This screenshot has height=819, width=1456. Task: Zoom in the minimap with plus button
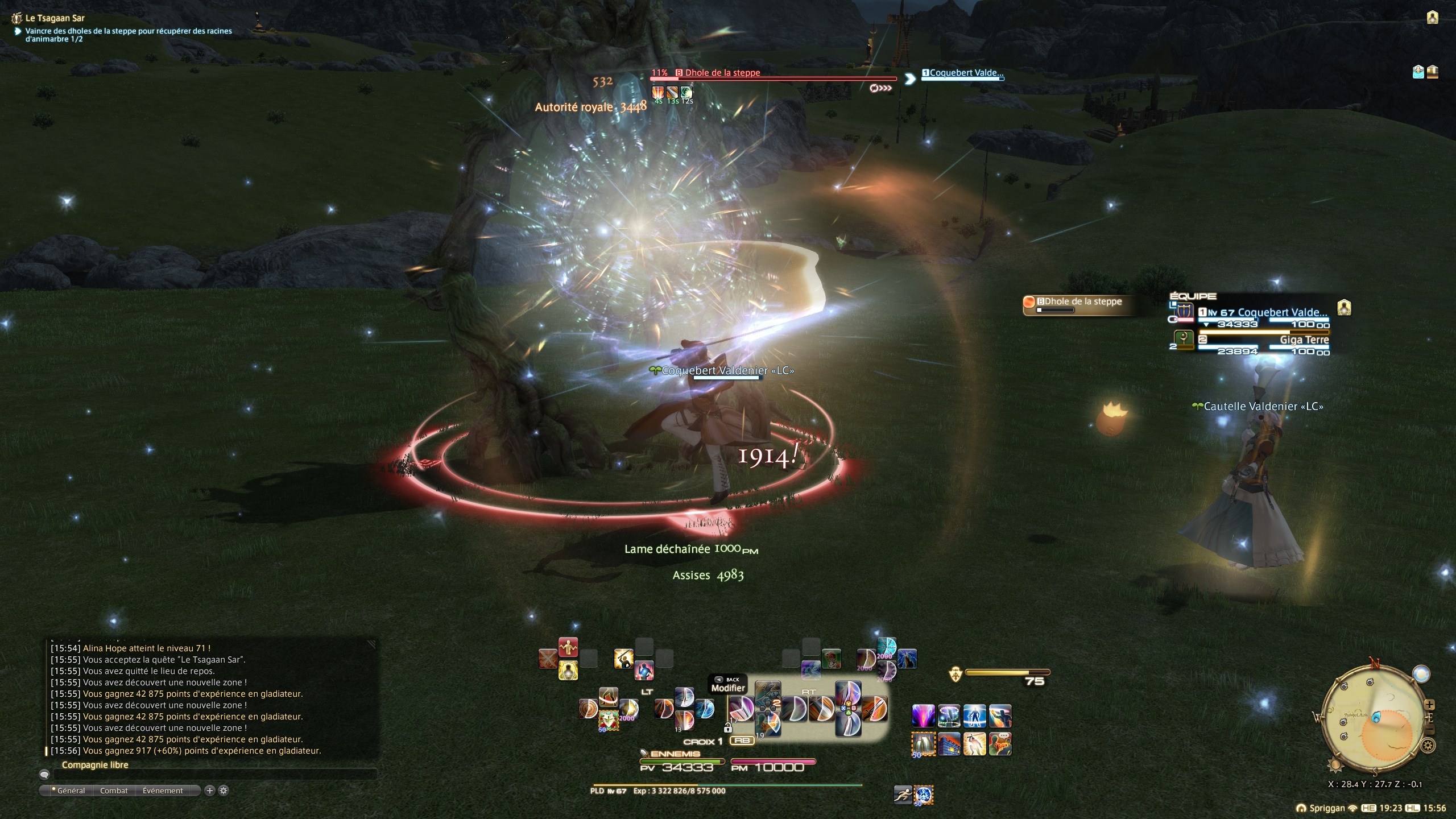point(1429,705)
